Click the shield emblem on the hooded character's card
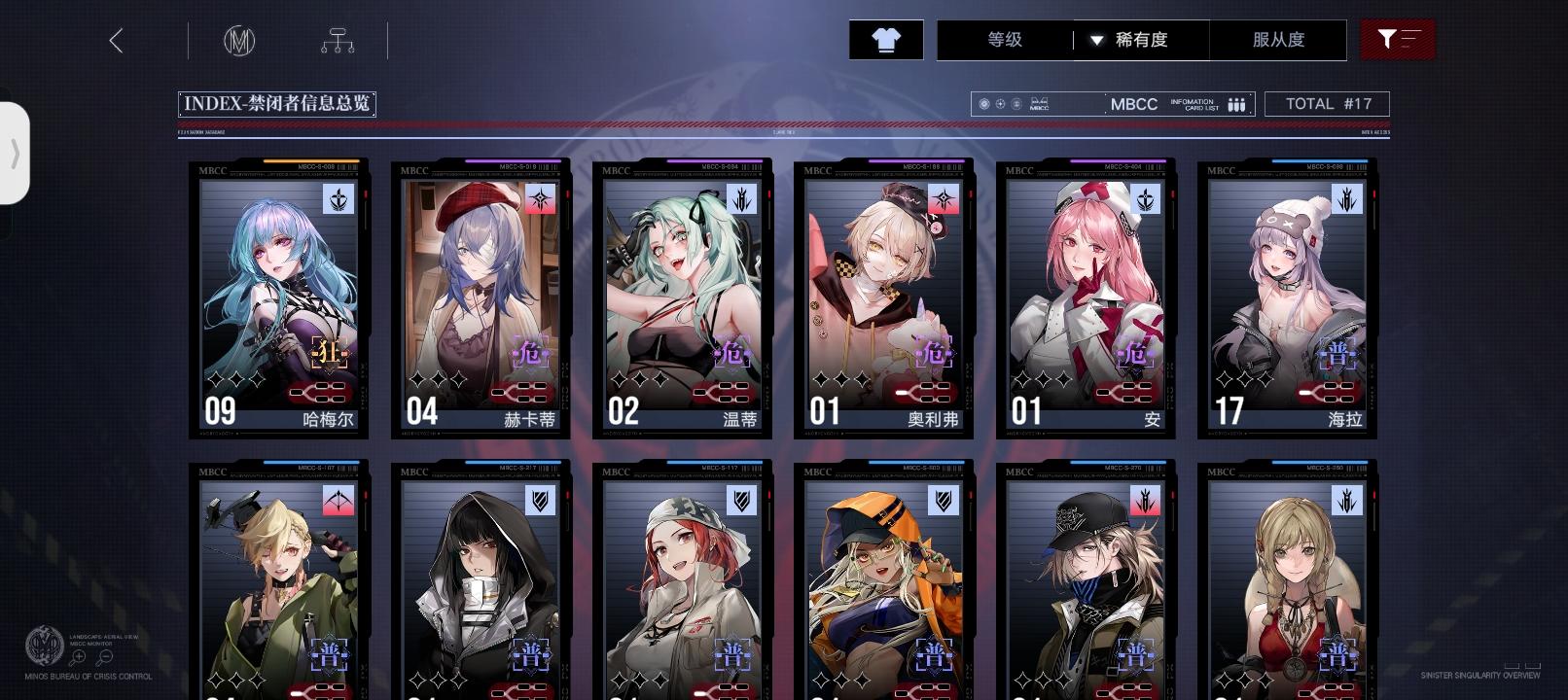Image resolution: width=1568 pixels, height=700 pixels. tap(538, 501)
